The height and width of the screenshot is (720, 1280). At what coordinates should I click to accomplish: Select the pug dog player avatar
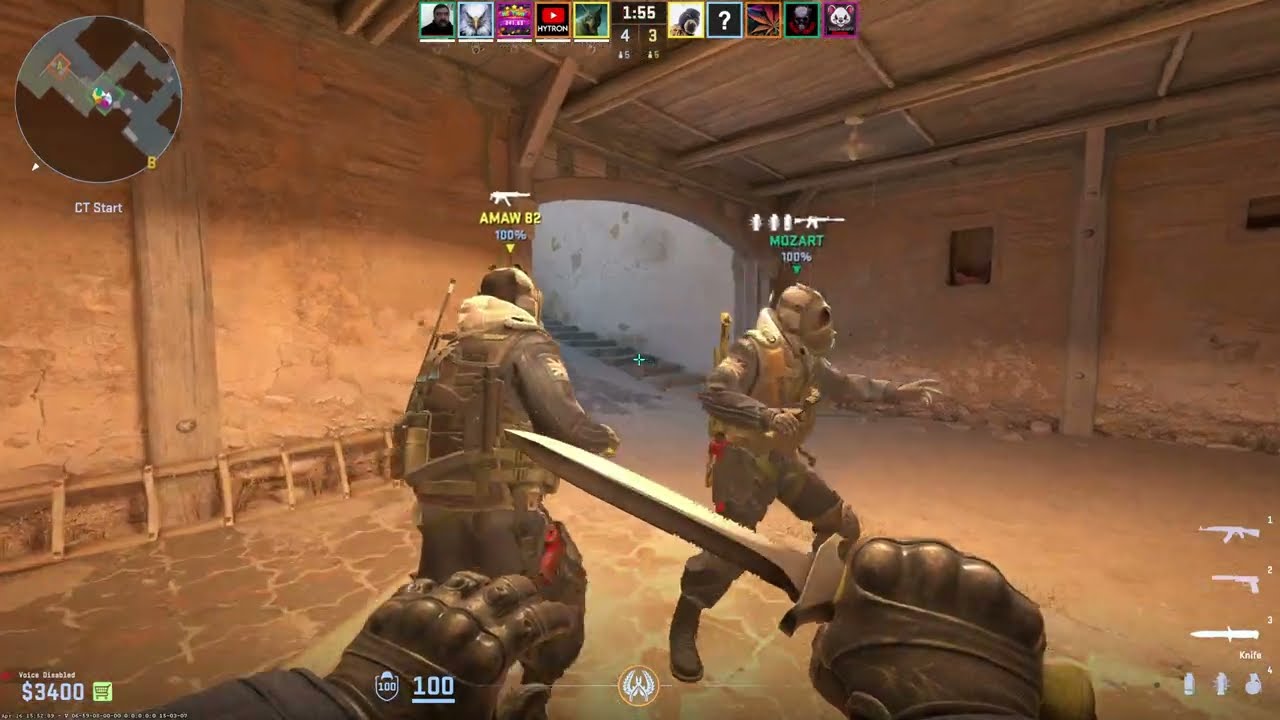(686, 20)
